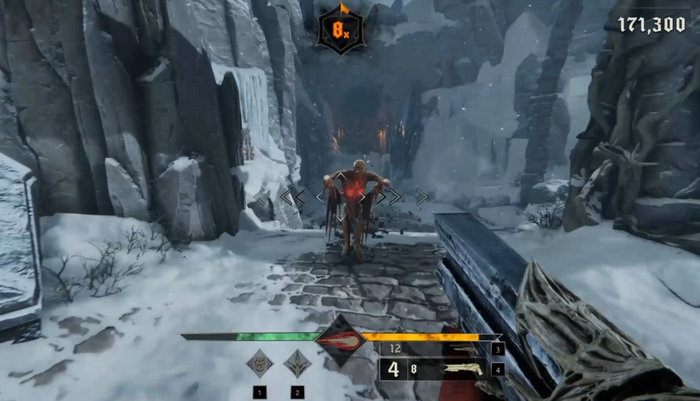
Task: Select the skull icon in slot 1
Action: 260,363
